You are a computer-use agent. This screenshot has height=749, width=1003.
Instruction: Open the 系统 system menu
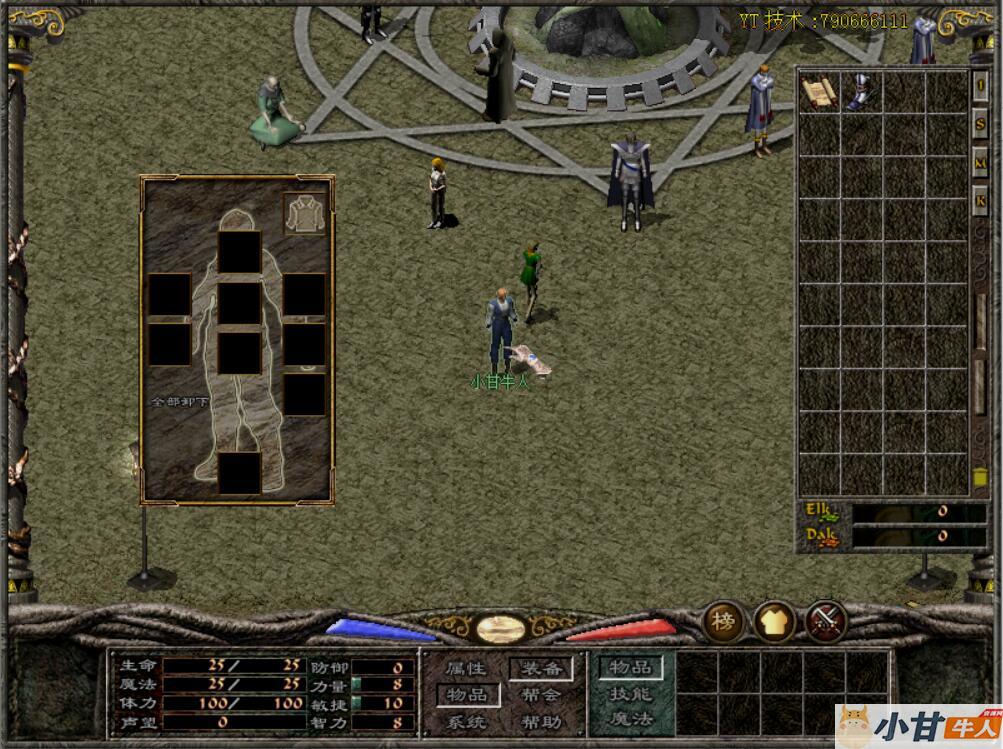point(466,722)
